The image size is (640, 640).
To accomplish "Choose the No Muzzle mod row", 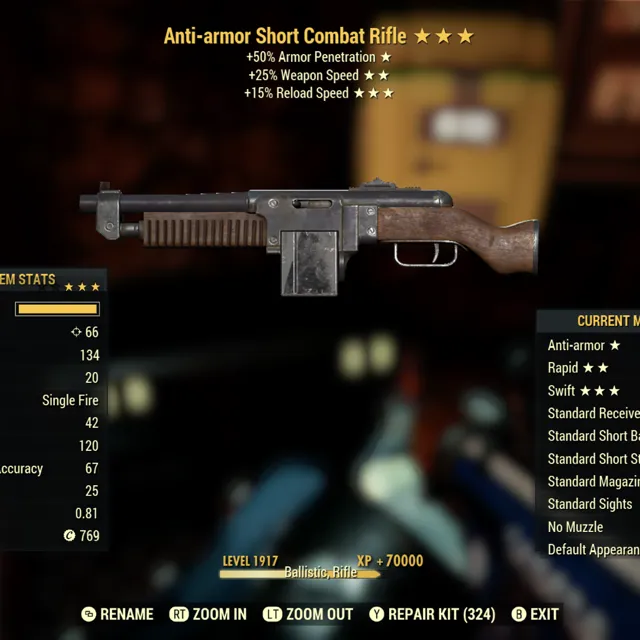I will click(576, 527).
